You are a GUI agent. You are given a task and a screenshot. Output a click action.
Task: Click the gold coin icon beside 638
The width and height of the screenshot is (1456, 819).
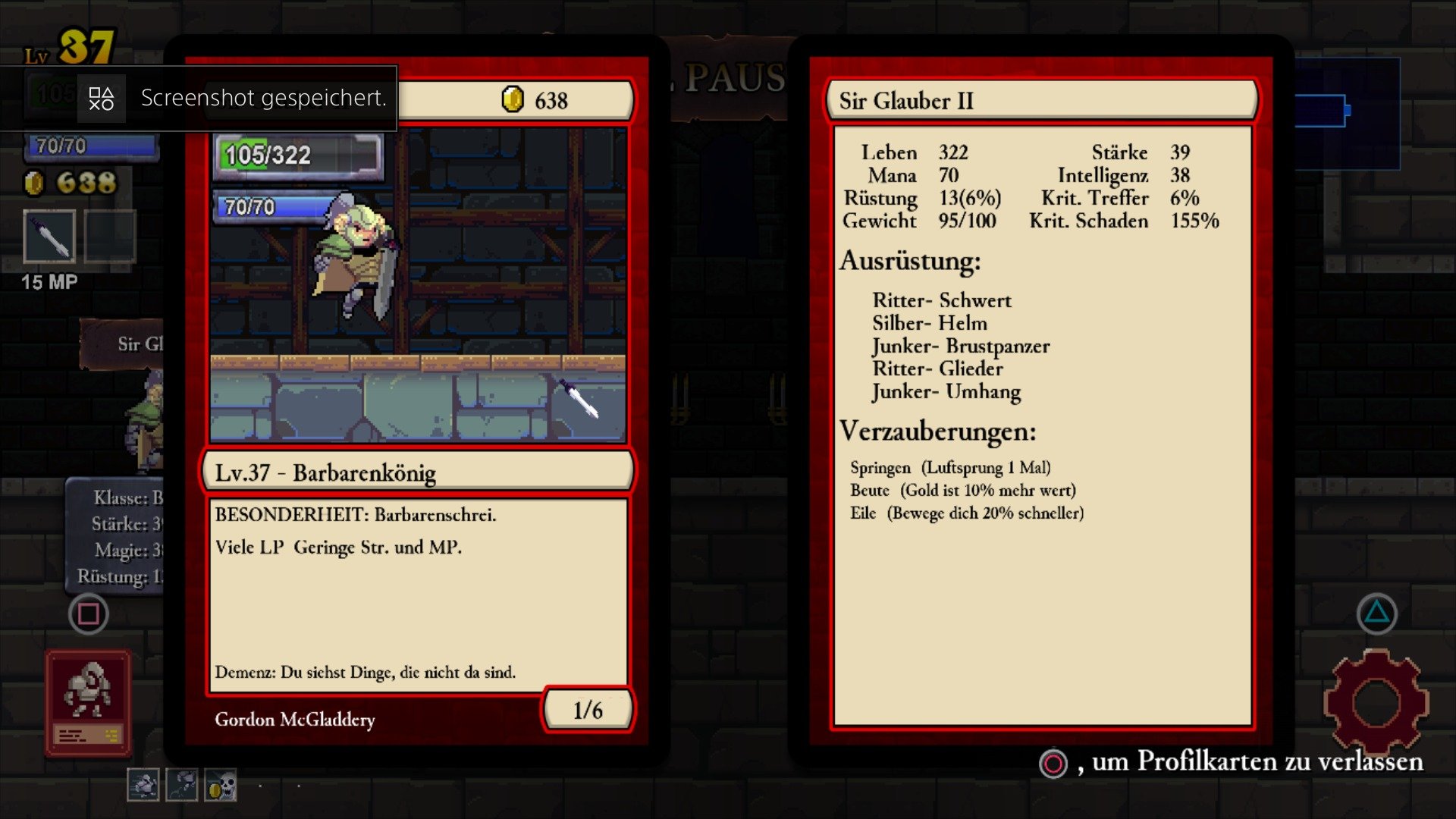(x=513, y=99)
